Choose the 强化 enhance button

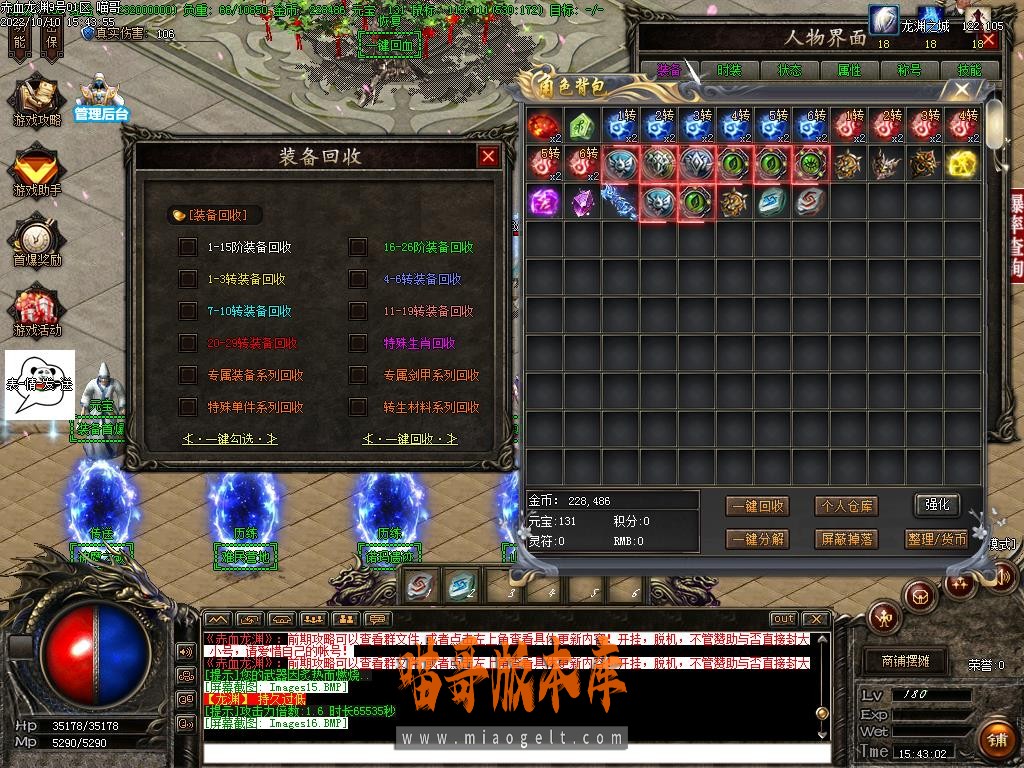(x=937, y=505)
